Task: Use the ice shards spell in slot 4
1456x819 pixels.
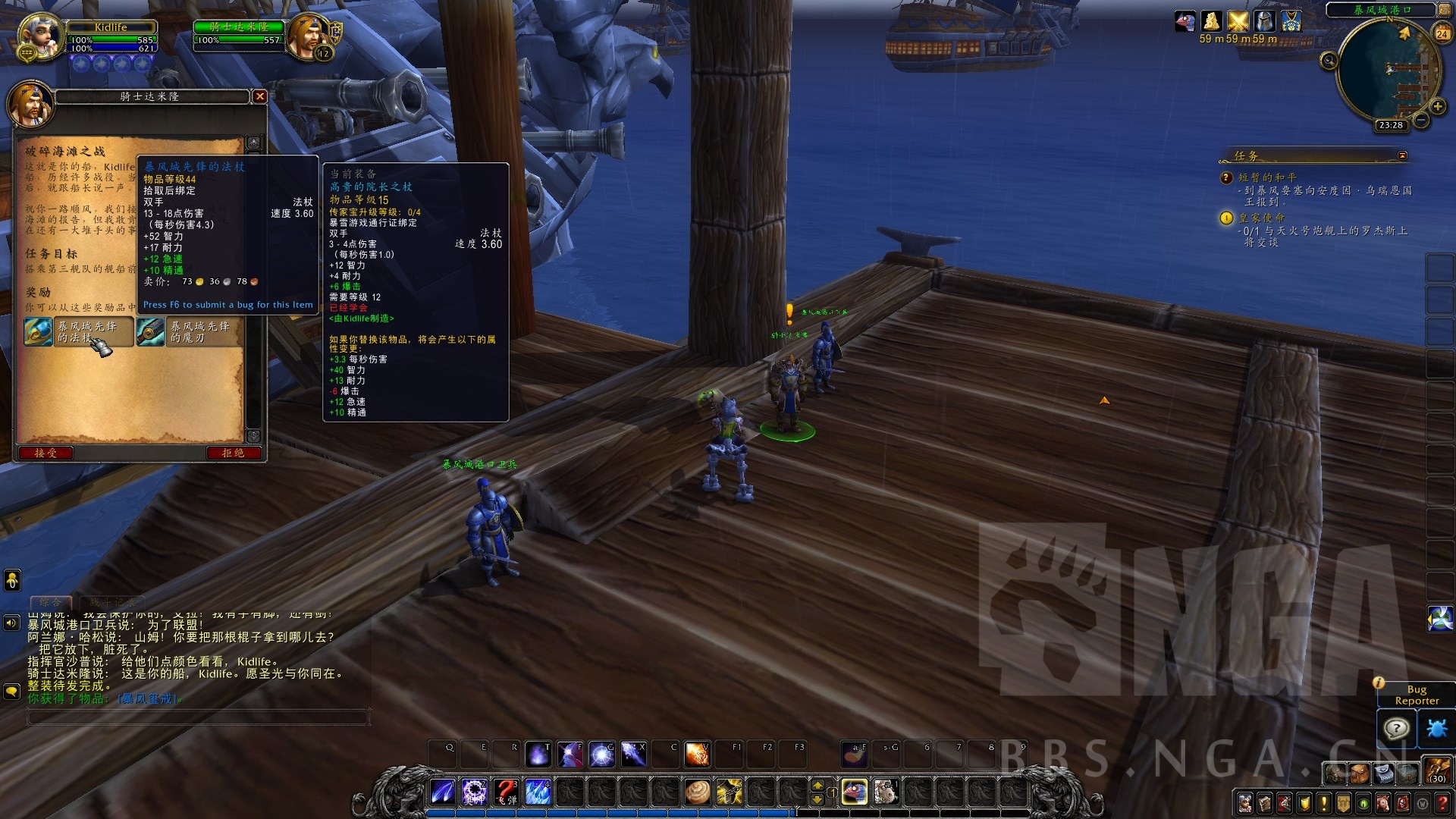Action: (538, 792)
